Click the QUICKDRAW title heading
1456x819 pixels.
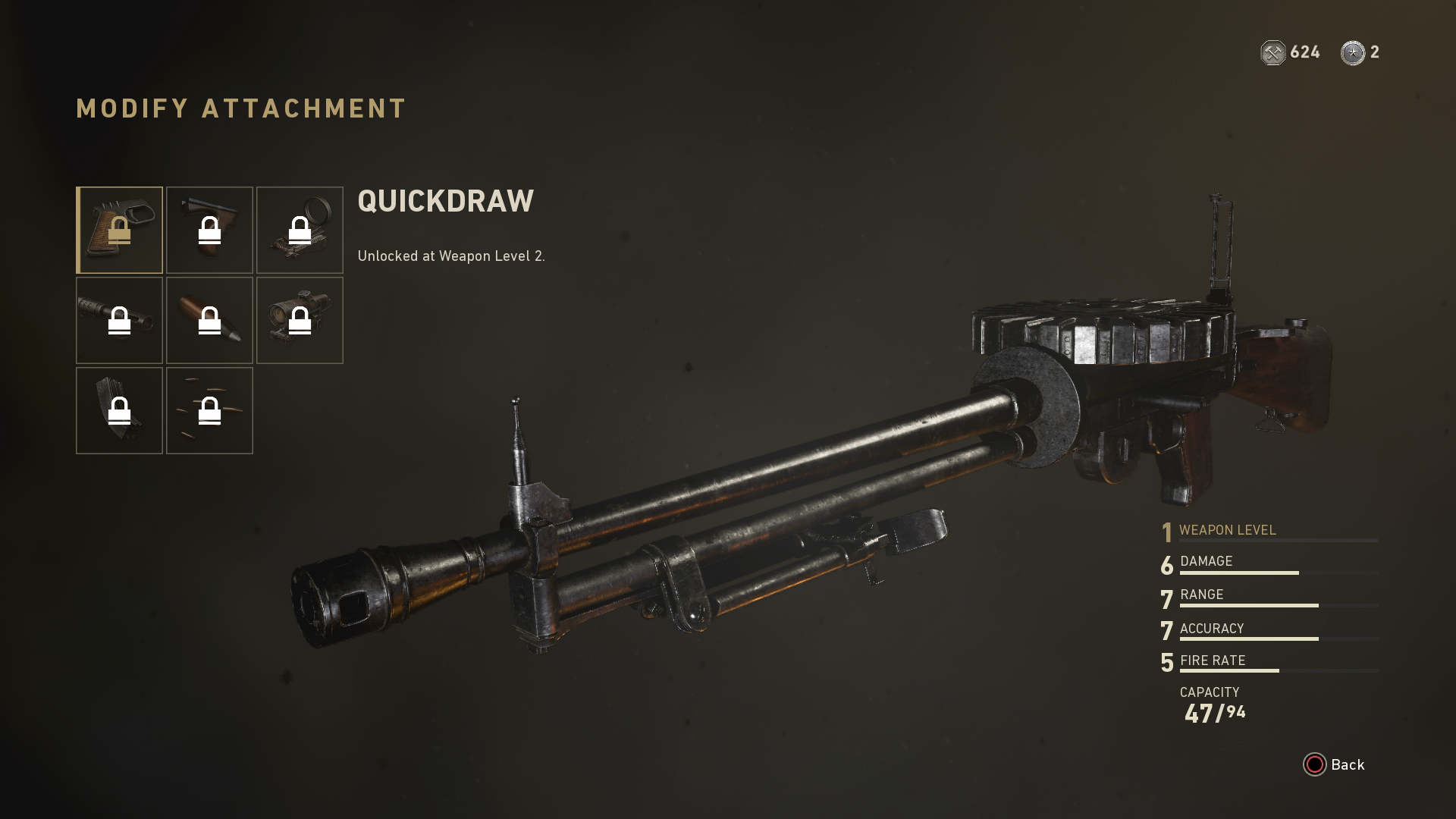tap(445, 201)
